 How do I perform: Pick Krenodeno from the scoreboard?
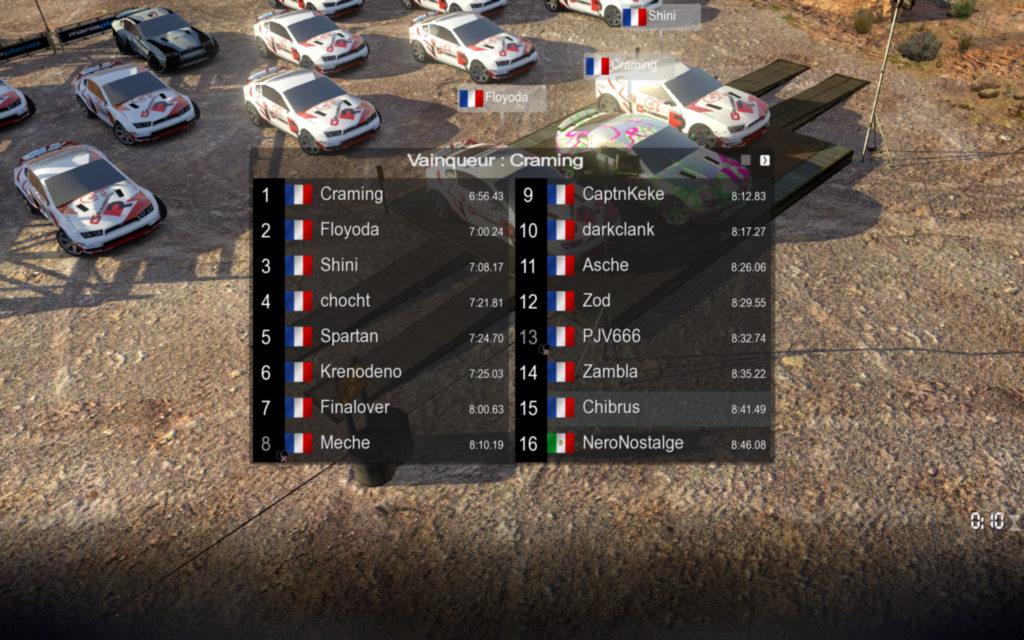tap(381, 372)
